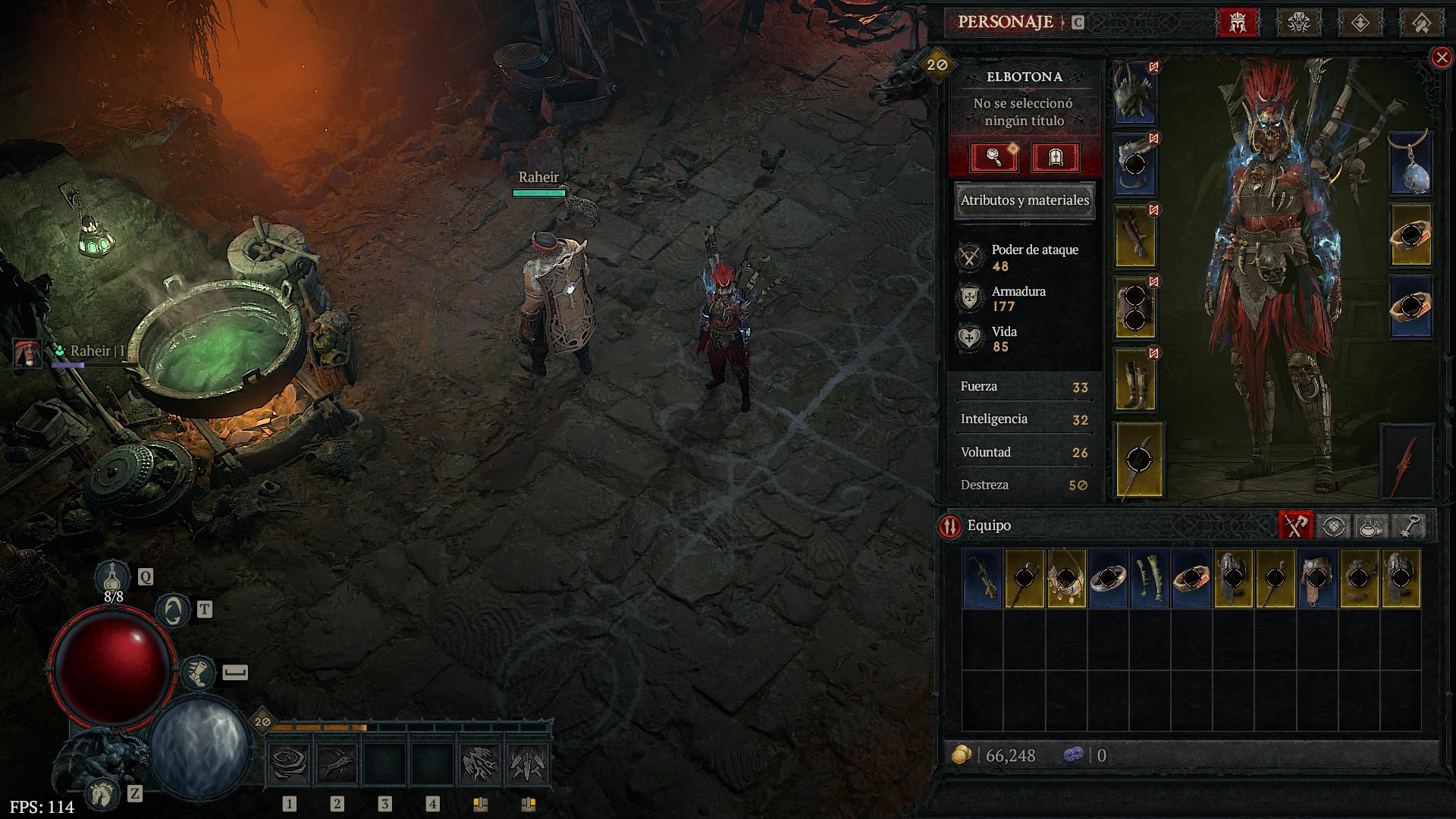Select the necklace item in the inventory
This screenshot has width=1456, height=819.
click(x=1066, y=579)
